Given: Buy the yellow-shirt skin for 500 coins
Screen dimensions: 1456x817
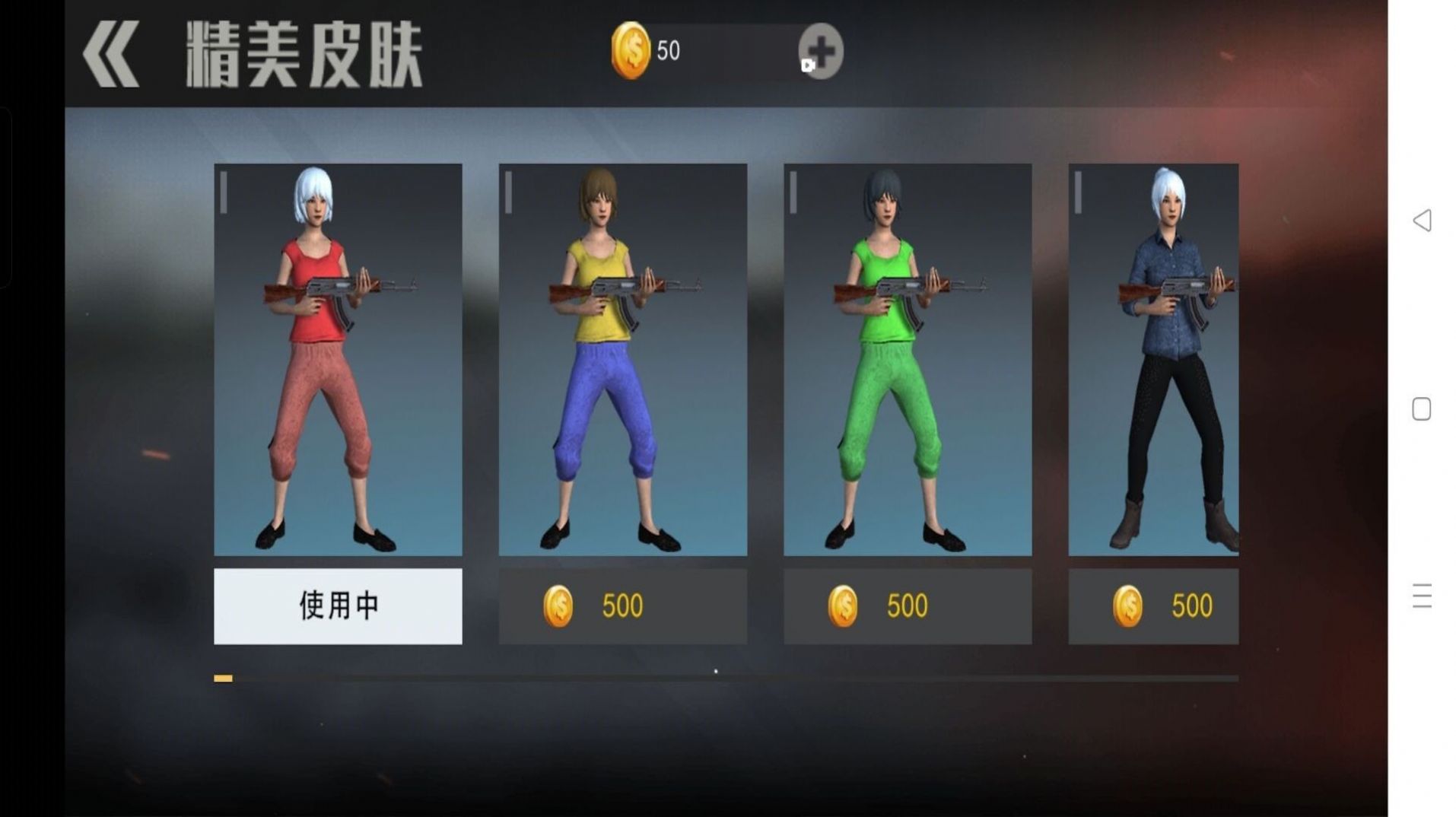Looking at the screenshot, I should (x=622, y=604).
